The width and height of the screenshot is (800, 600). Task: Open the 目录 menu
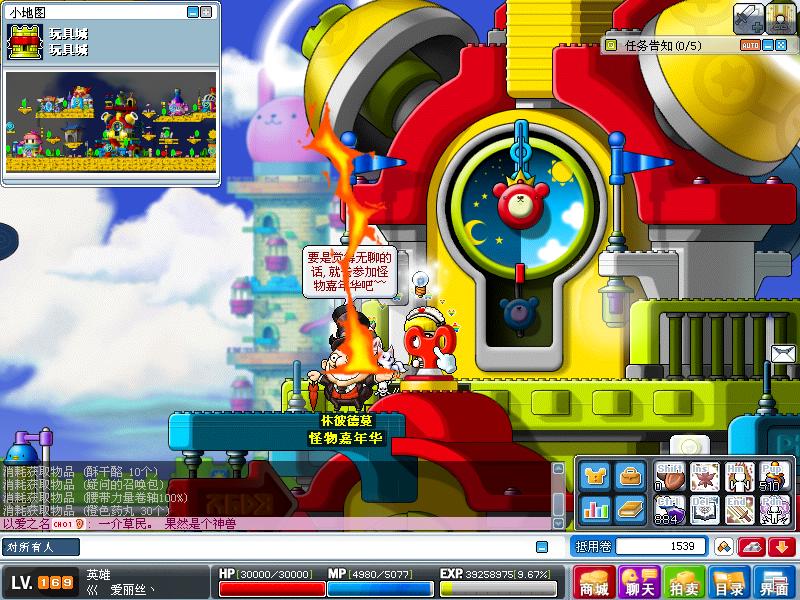pos(729,582)
